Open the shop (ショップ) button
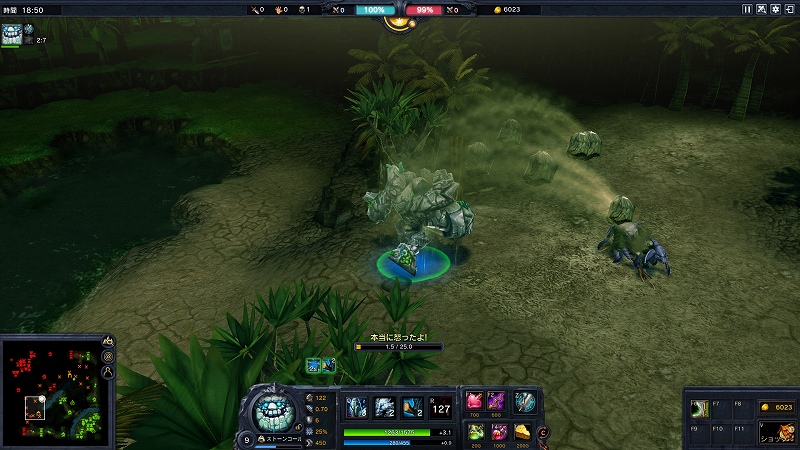The width and height of the screenshot is (800, 450). click(x=775, y=433)
